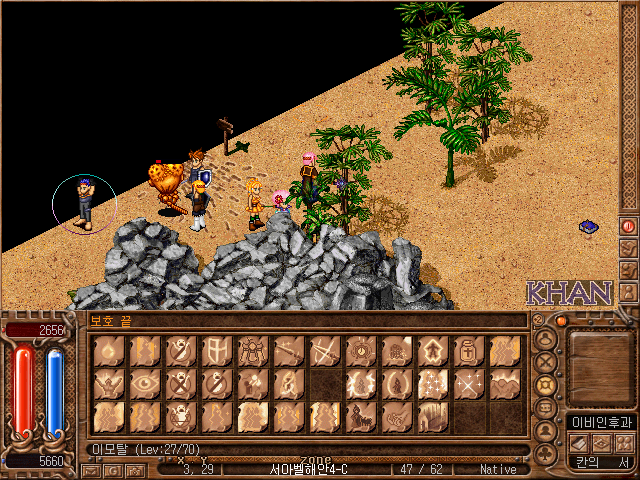Choose the upward arrow skill scroll
The image size is (640, 480).
(x=433, y=350)
